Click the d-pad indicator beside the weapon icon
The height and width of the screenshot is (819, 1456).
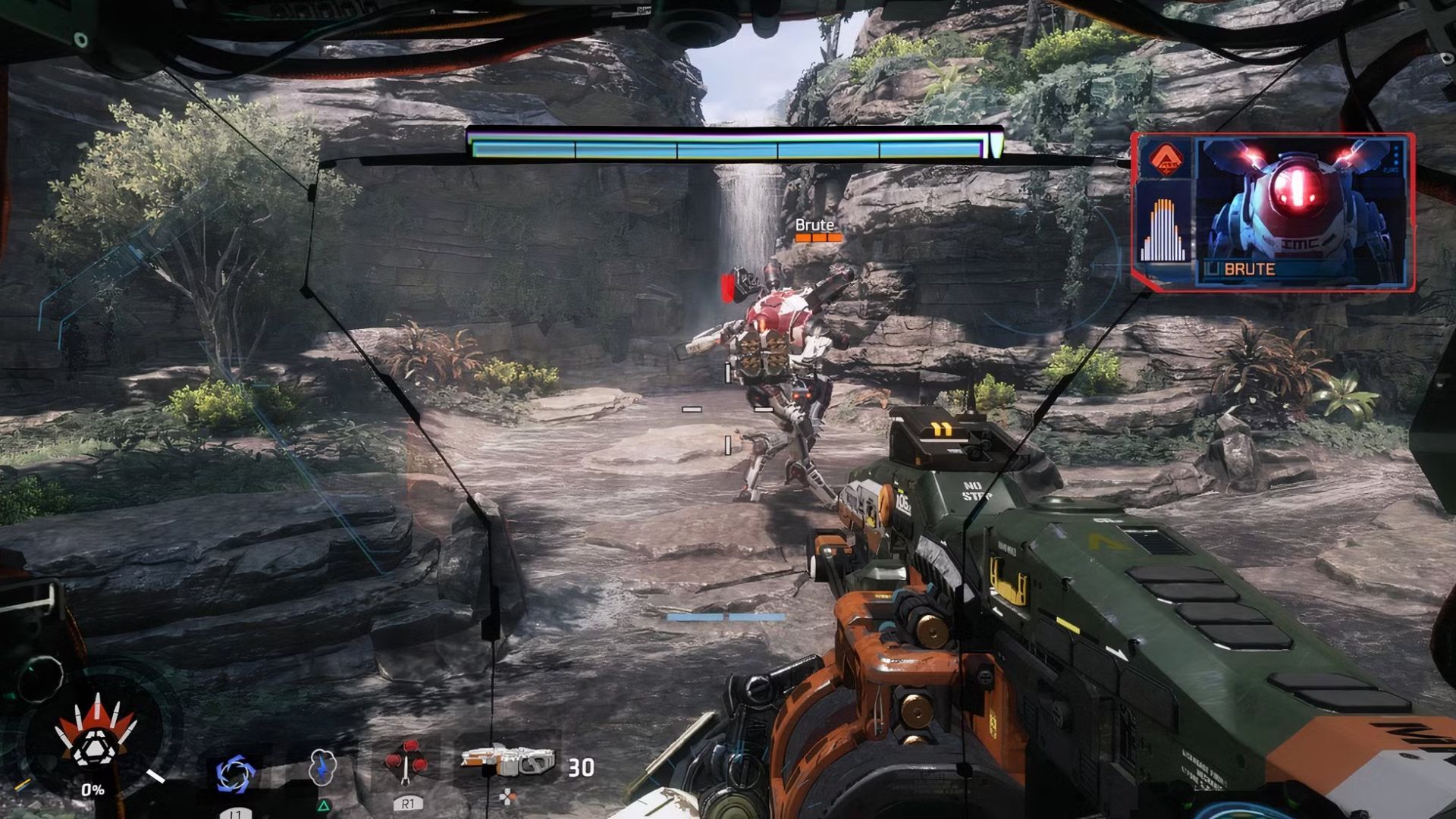507,795
